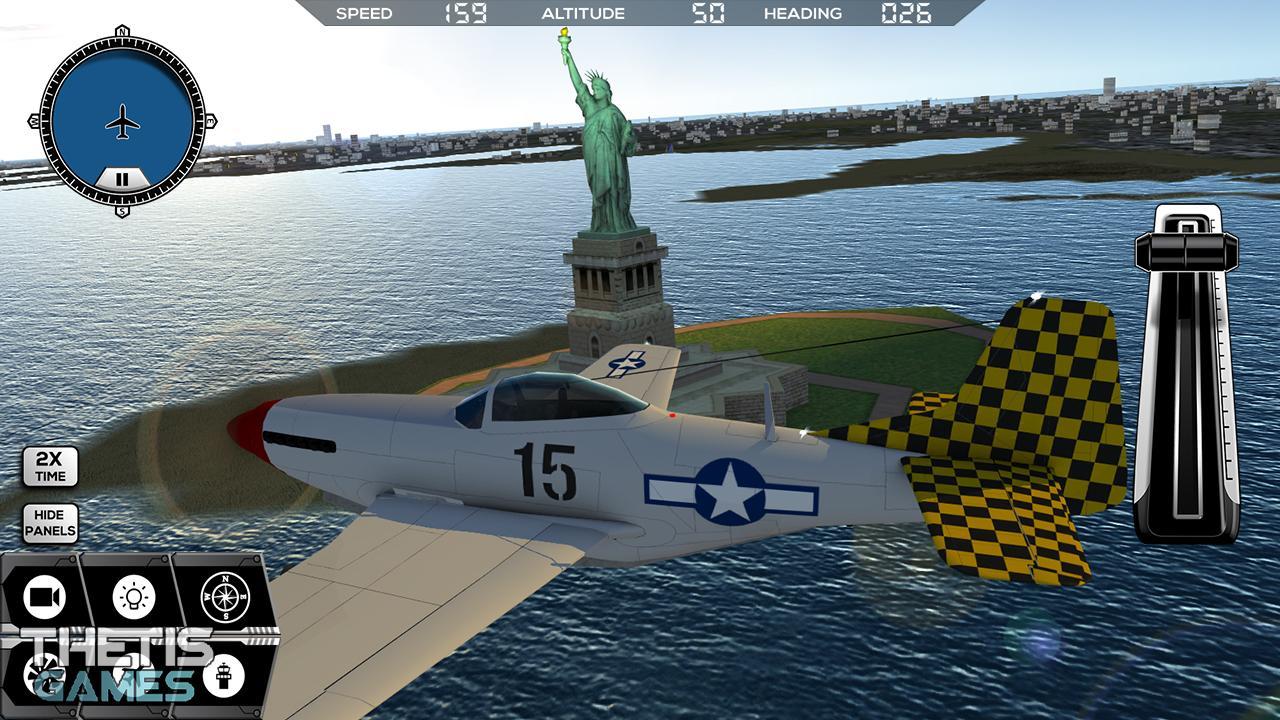Click the W marker on the compass gauge
The width and height of the screenshot is (1280, 720).
tap(34, 120)
